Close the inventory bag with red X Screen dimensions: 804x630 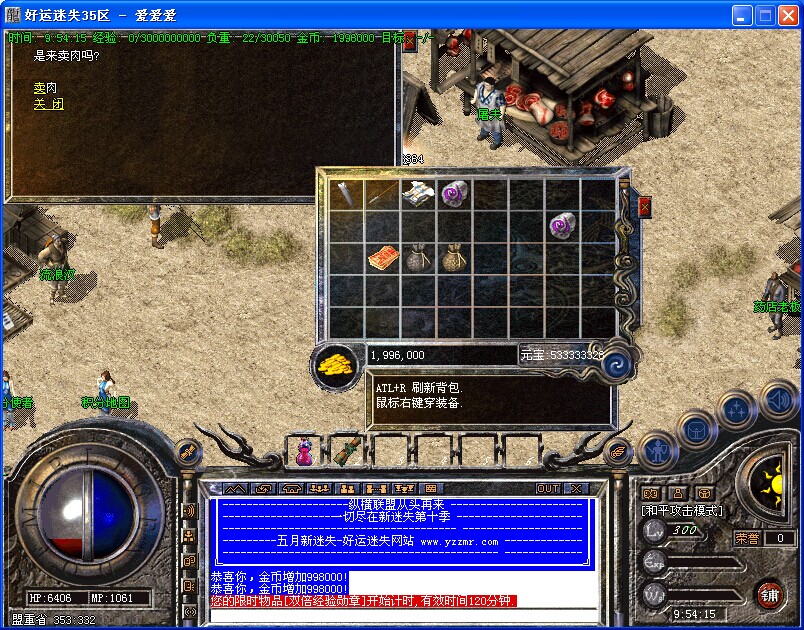pos(644,207)
